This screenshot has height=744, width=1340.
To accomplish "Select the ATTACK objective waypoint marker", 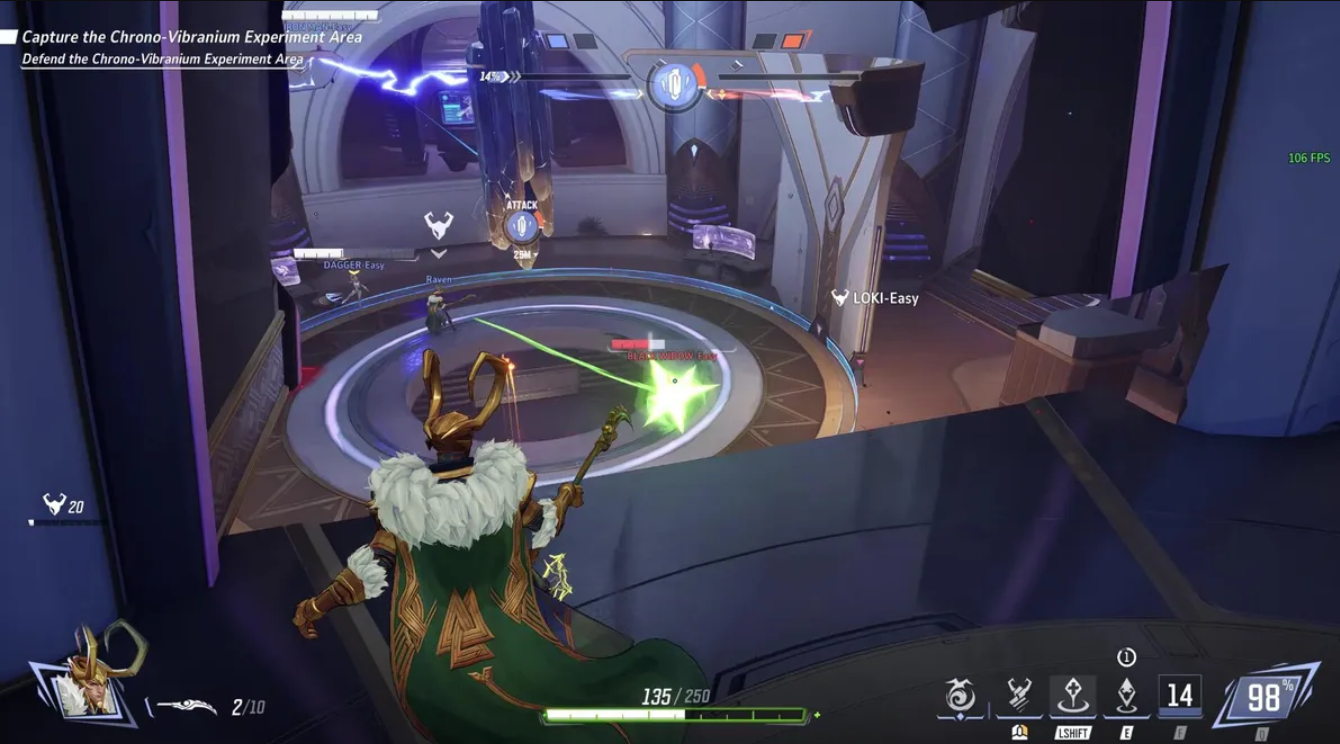I will 521,224.
